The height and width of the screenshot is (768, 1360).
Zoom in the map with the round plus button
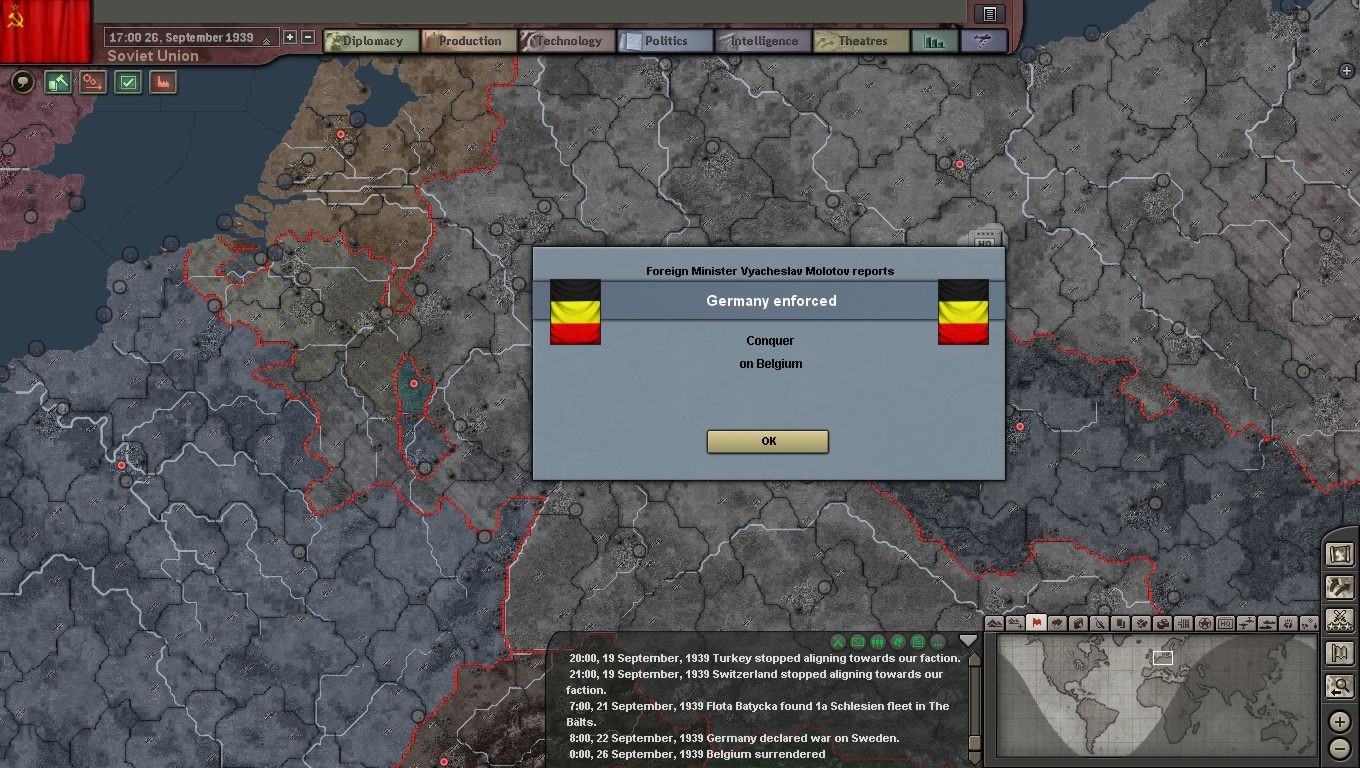point(1340,721)
